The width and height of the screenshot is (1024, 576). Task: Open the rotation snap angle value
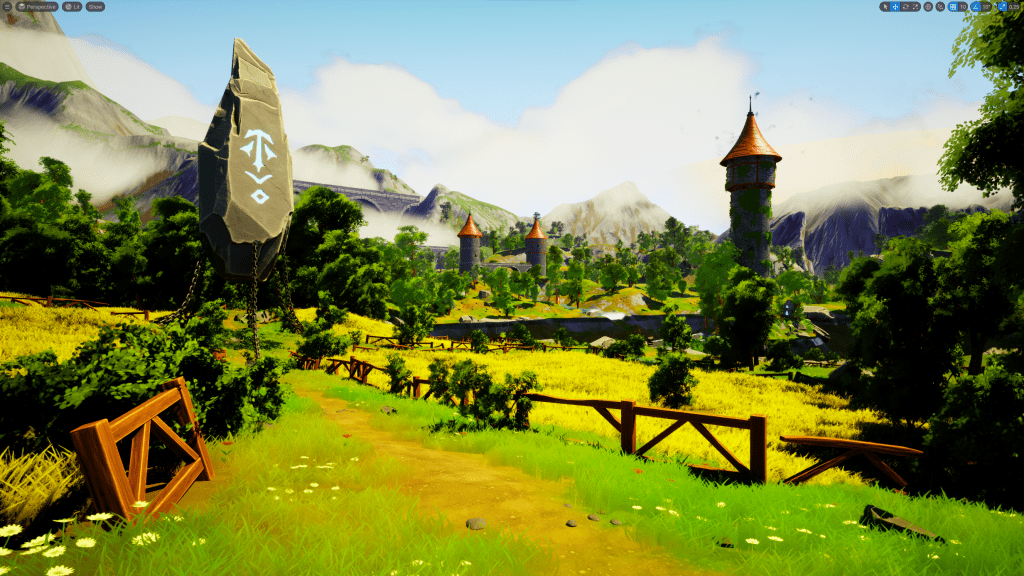987,6
